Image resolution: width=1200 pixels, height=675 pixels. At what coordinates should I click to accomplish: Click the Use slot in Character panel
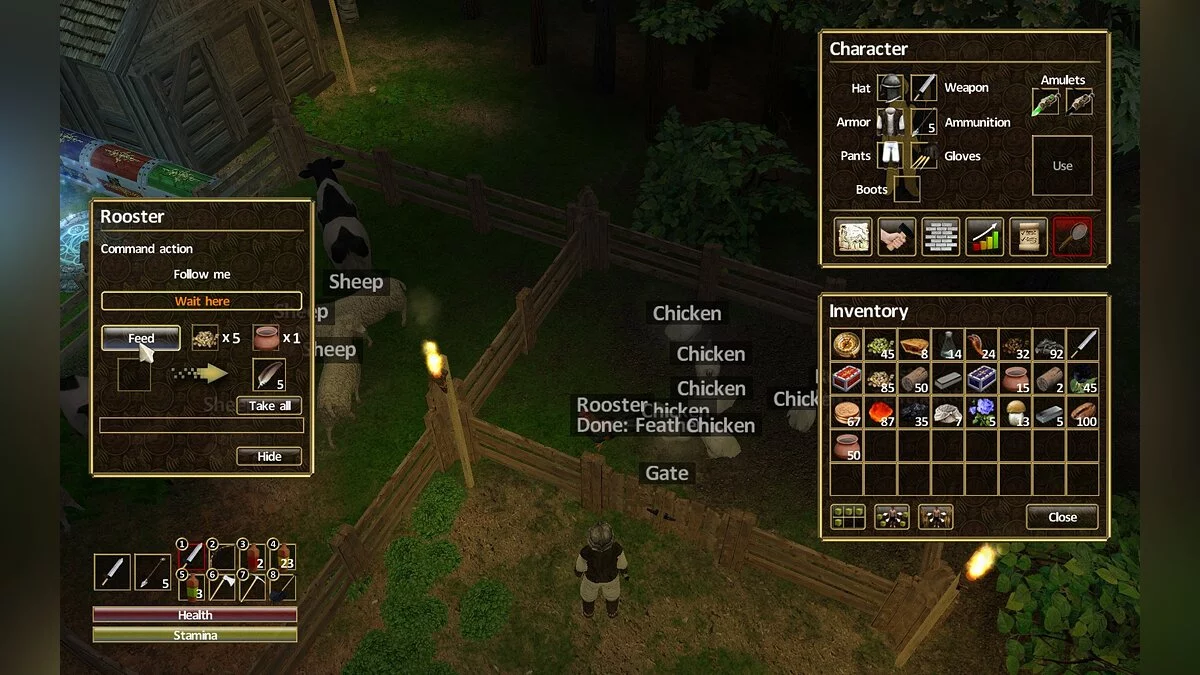1062,166
